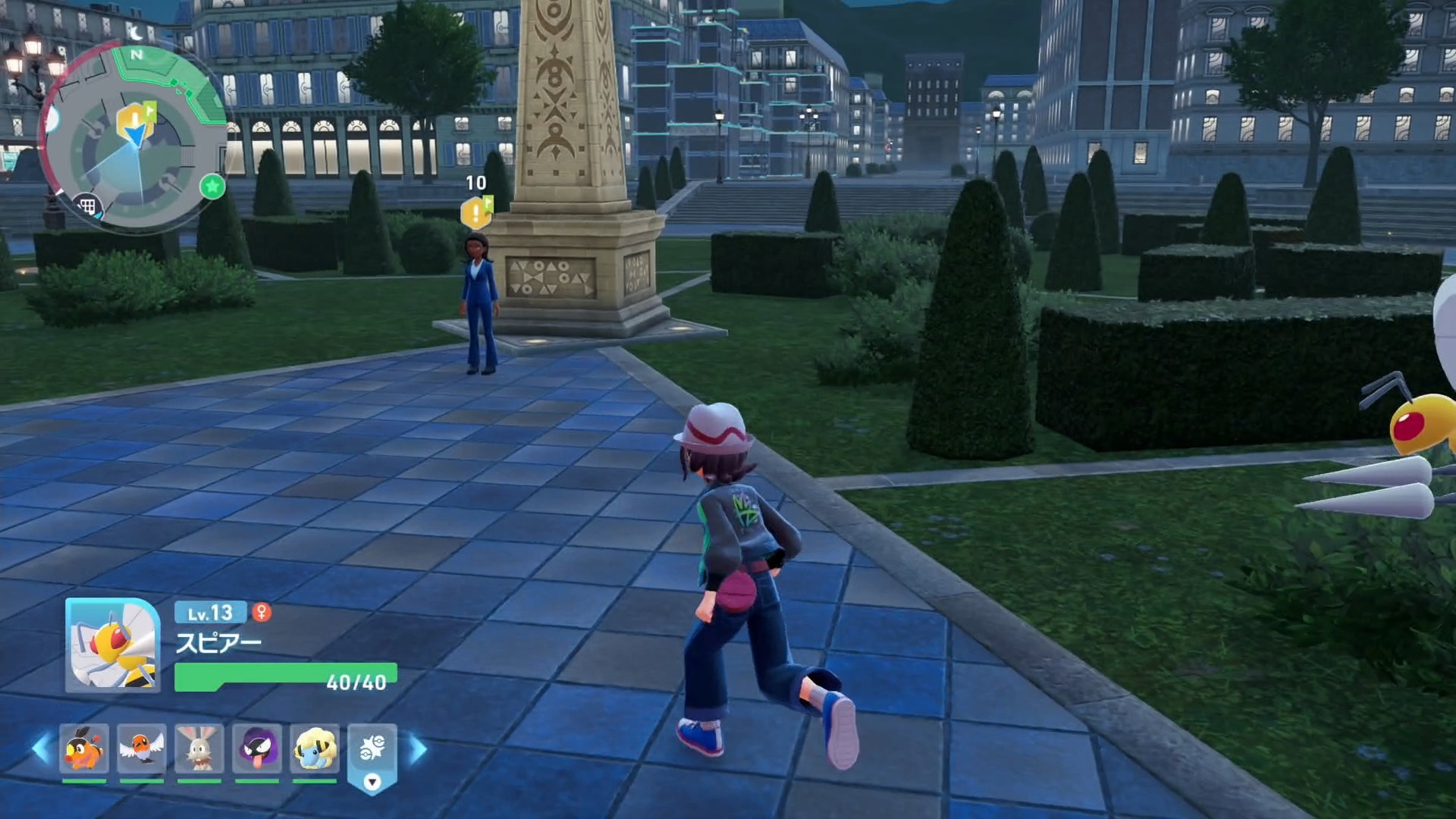The width and height of the screenshot is (1456, 819).
Task: Switch to Tepig in the party bar
Action: pos(84,748)
